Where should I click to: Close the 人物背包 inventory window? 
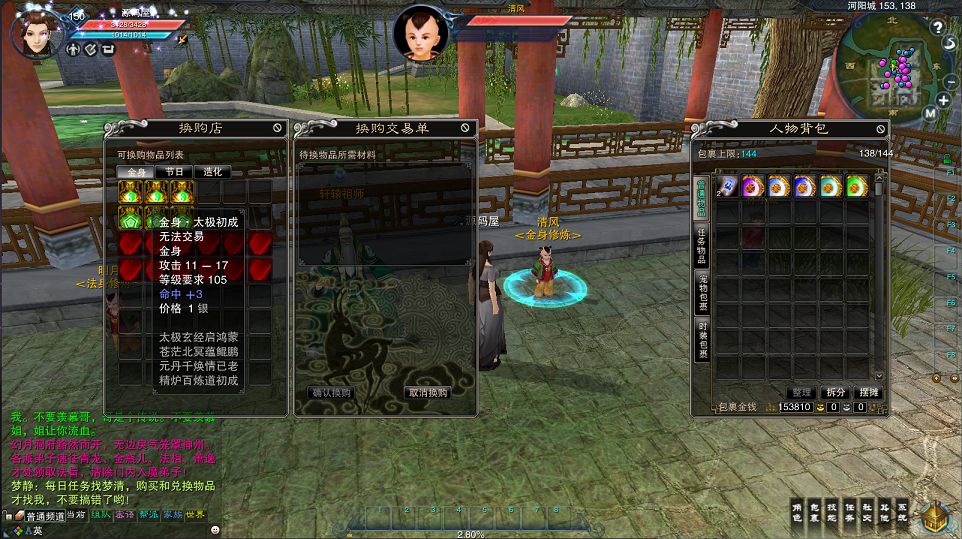coord(880,128)
